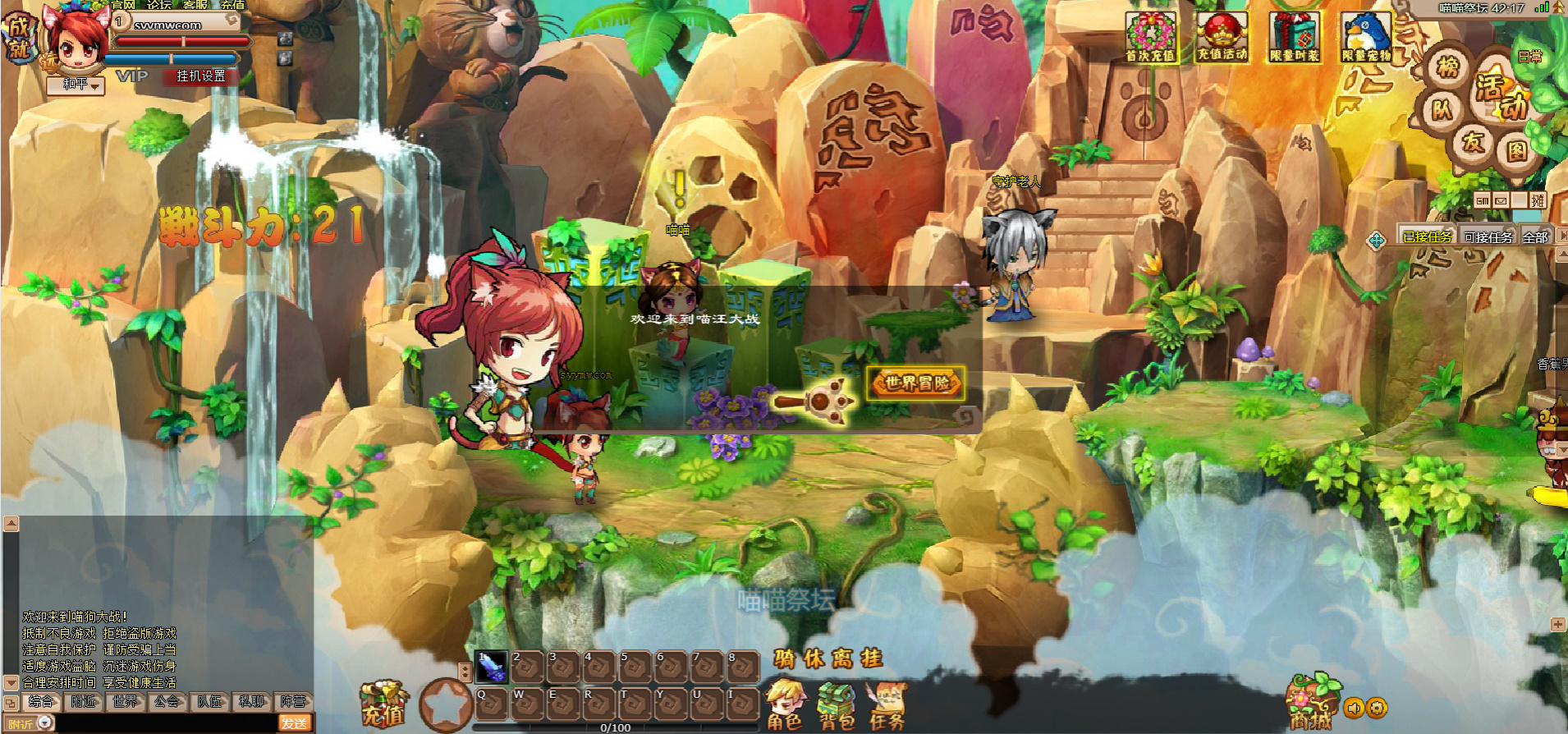Open the 商城 shop chest
Viewport: 1568px width, 734px height.
(1310, 704)
